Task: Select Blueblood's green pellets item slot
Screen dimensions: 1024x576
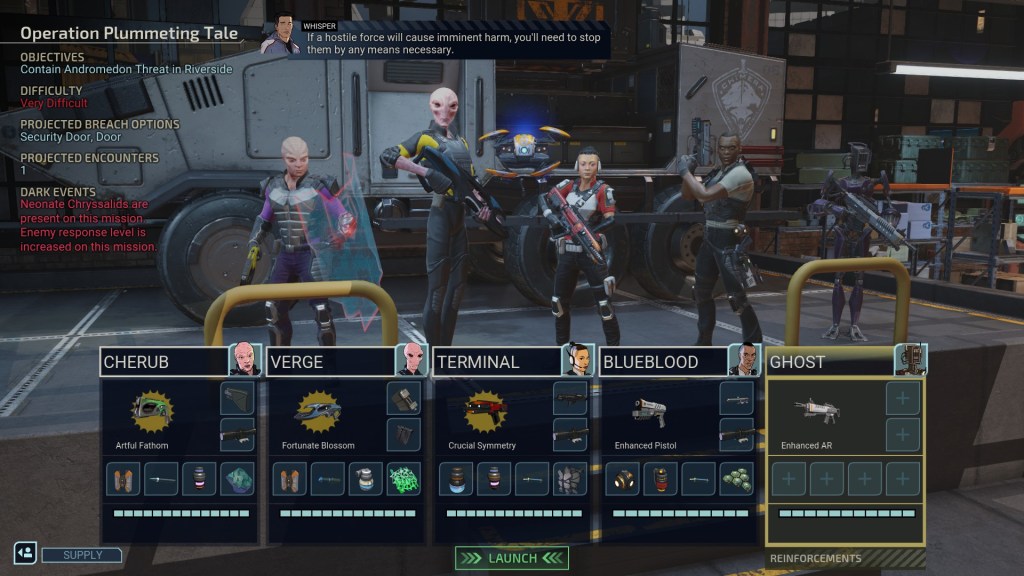Action: point(736,479)
